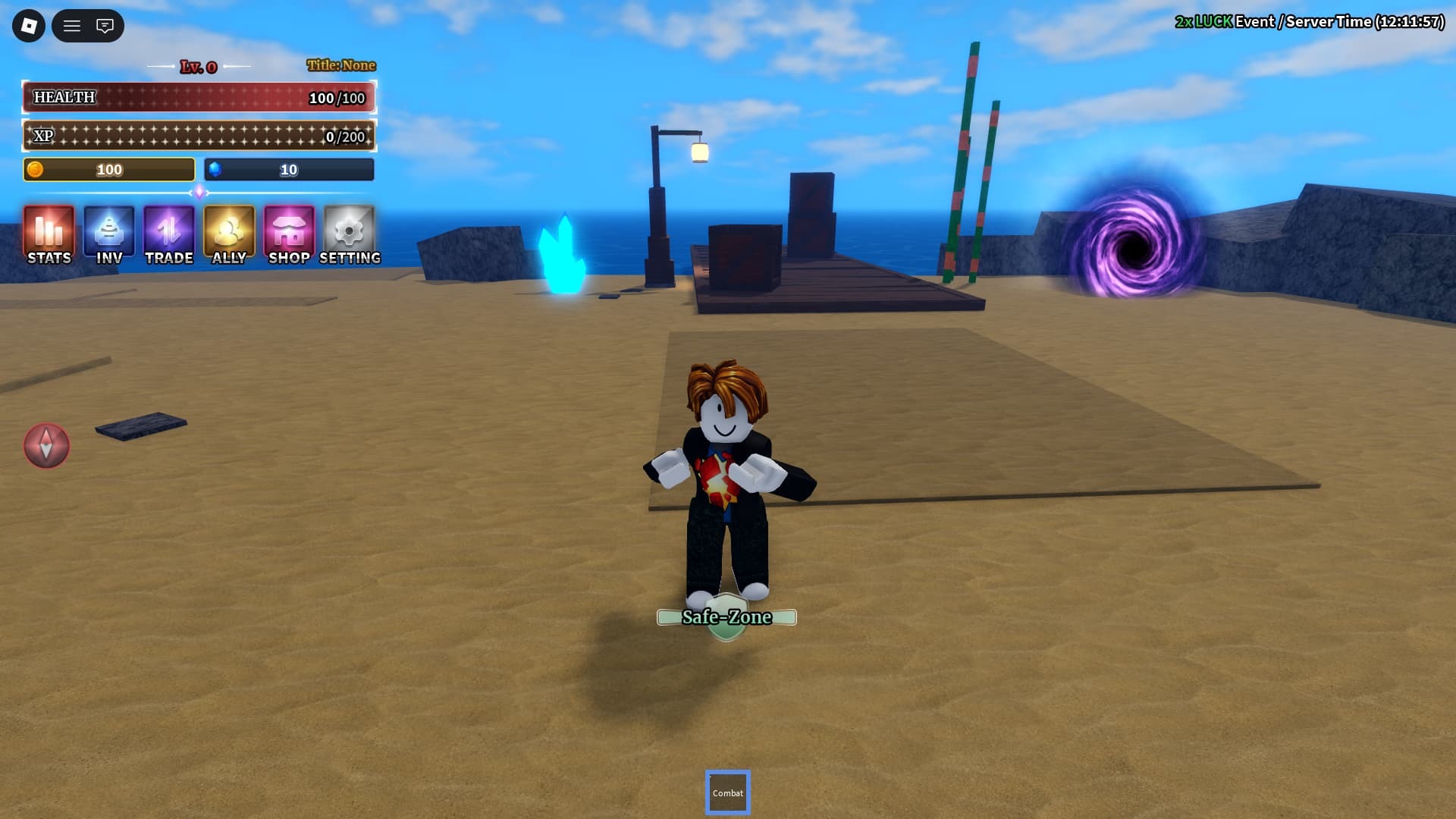1456x819 pixels.
Task: Select the Combat hotbar slot
Action: pyautogui.click(x=728, y=792)
